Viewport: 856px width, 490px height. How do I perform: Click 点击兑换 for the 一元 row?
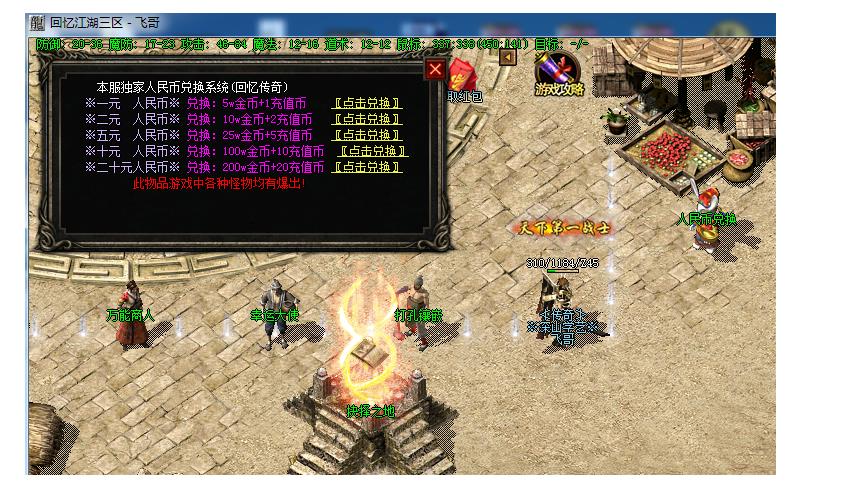[x=367, y=103]
